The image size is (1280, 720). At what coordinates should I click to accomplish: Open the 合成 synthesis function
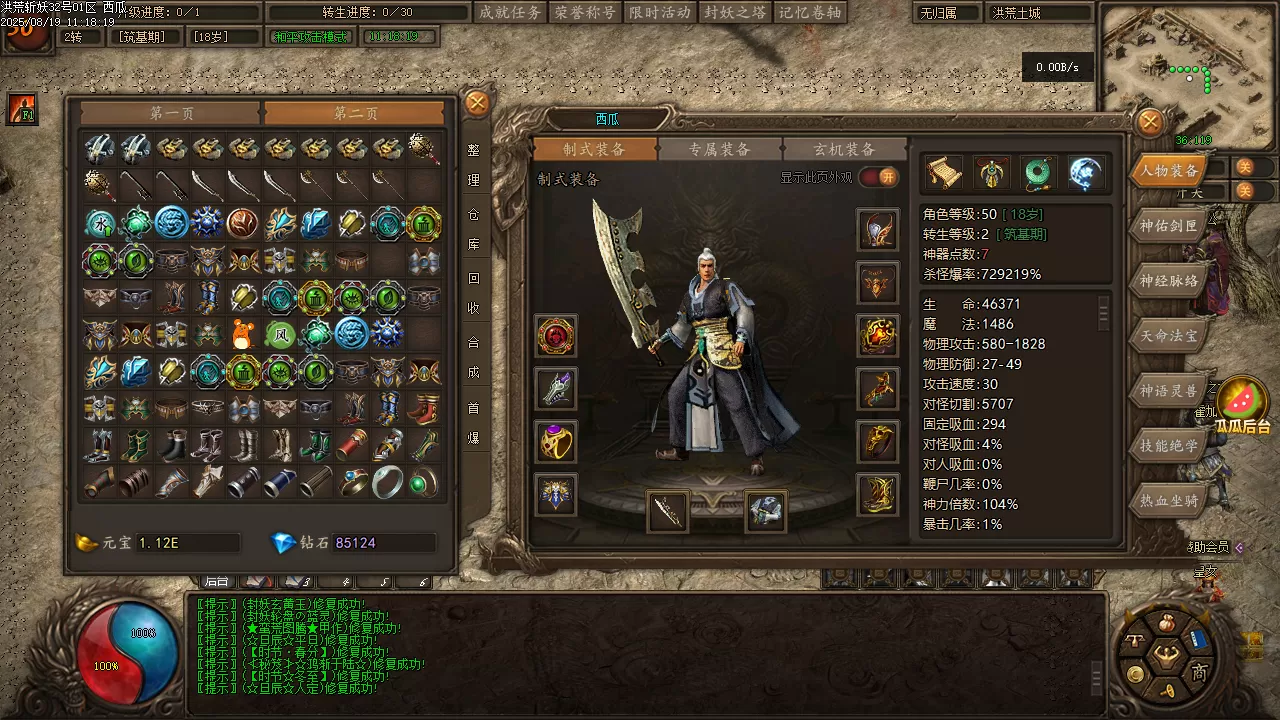474,358
